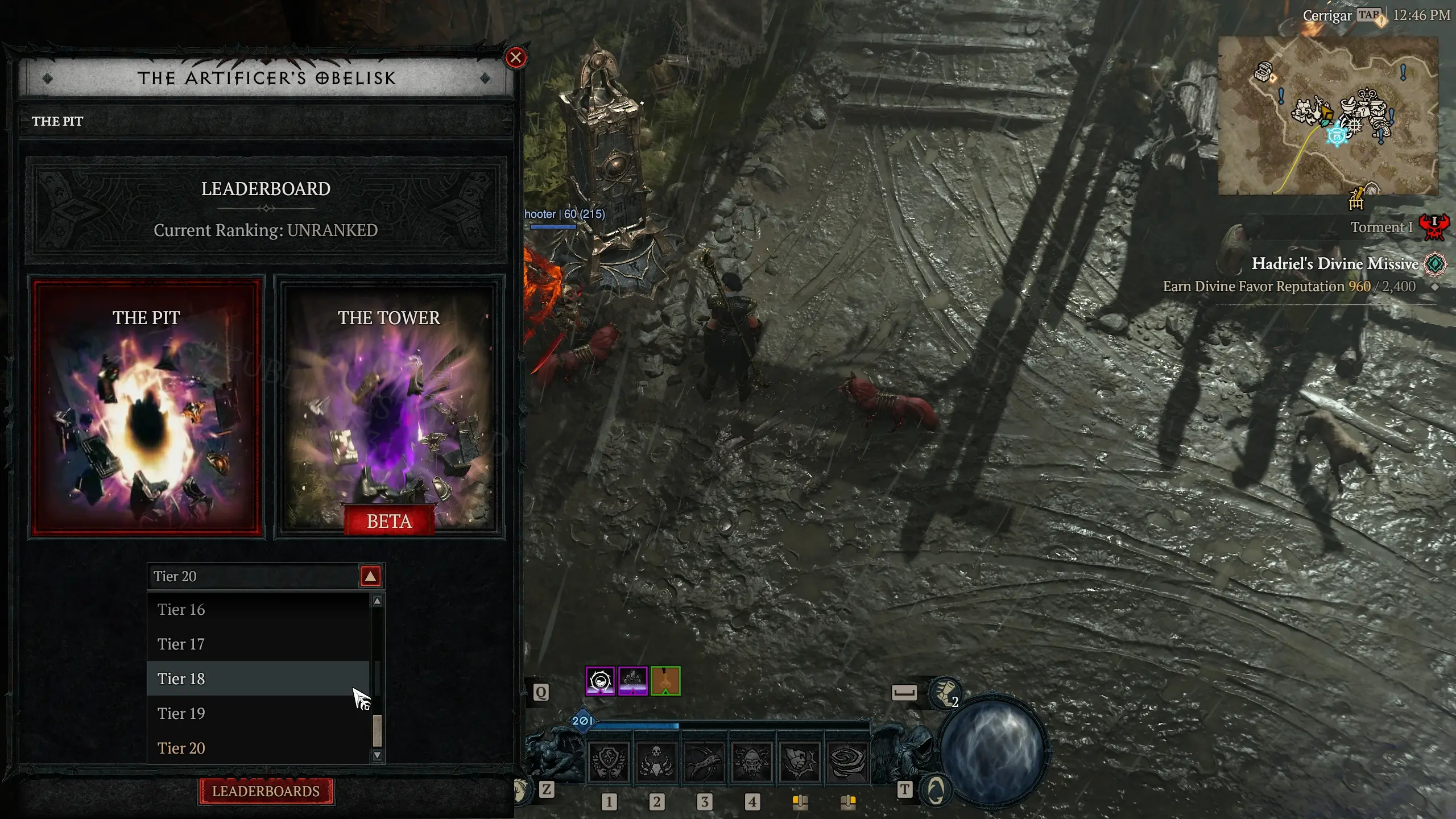Click the dropdown scrollbar up arrow

tap(377, 601)
